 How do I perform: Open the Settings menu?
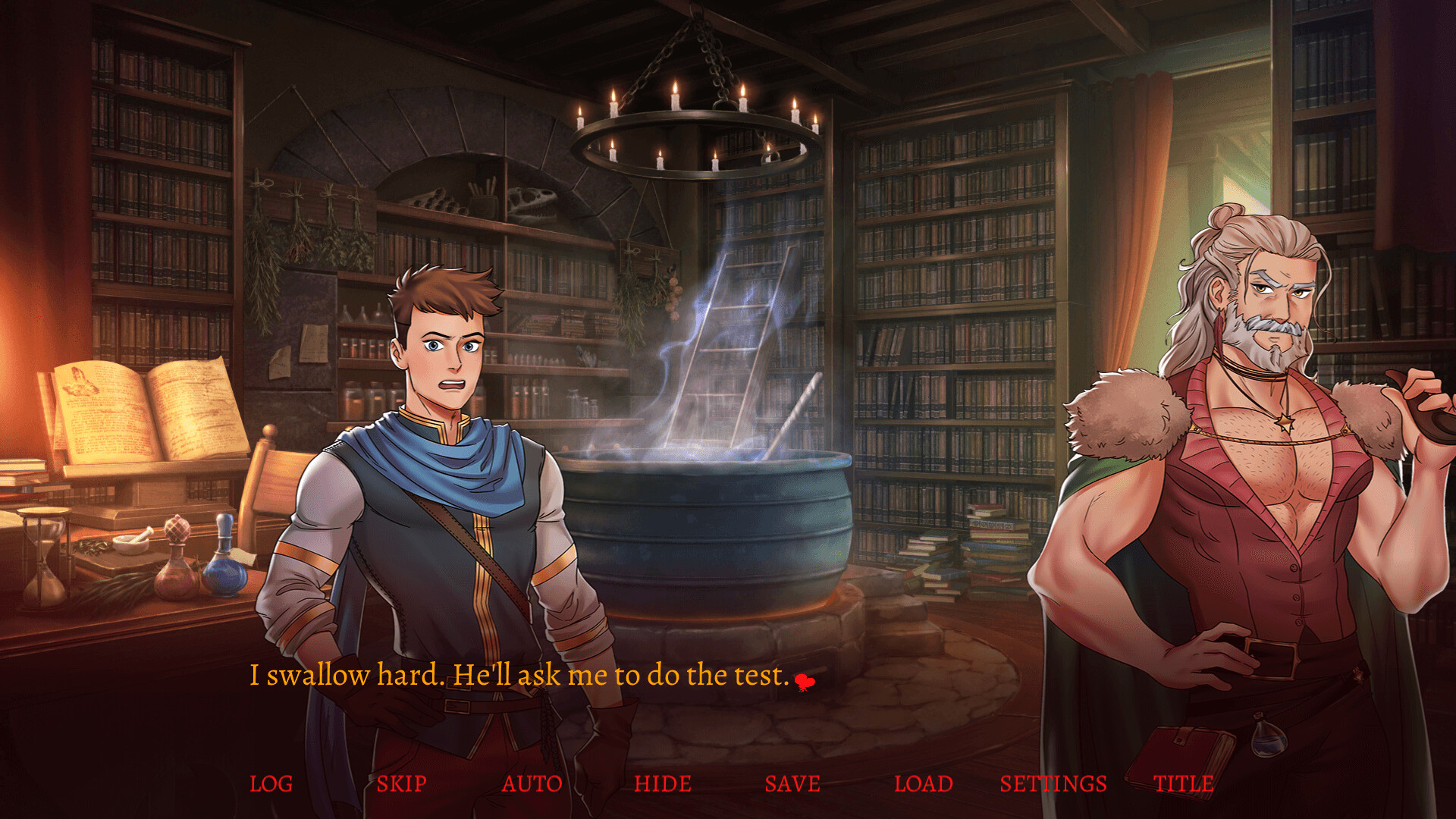pyautogui.click(x=1053, y=784)
